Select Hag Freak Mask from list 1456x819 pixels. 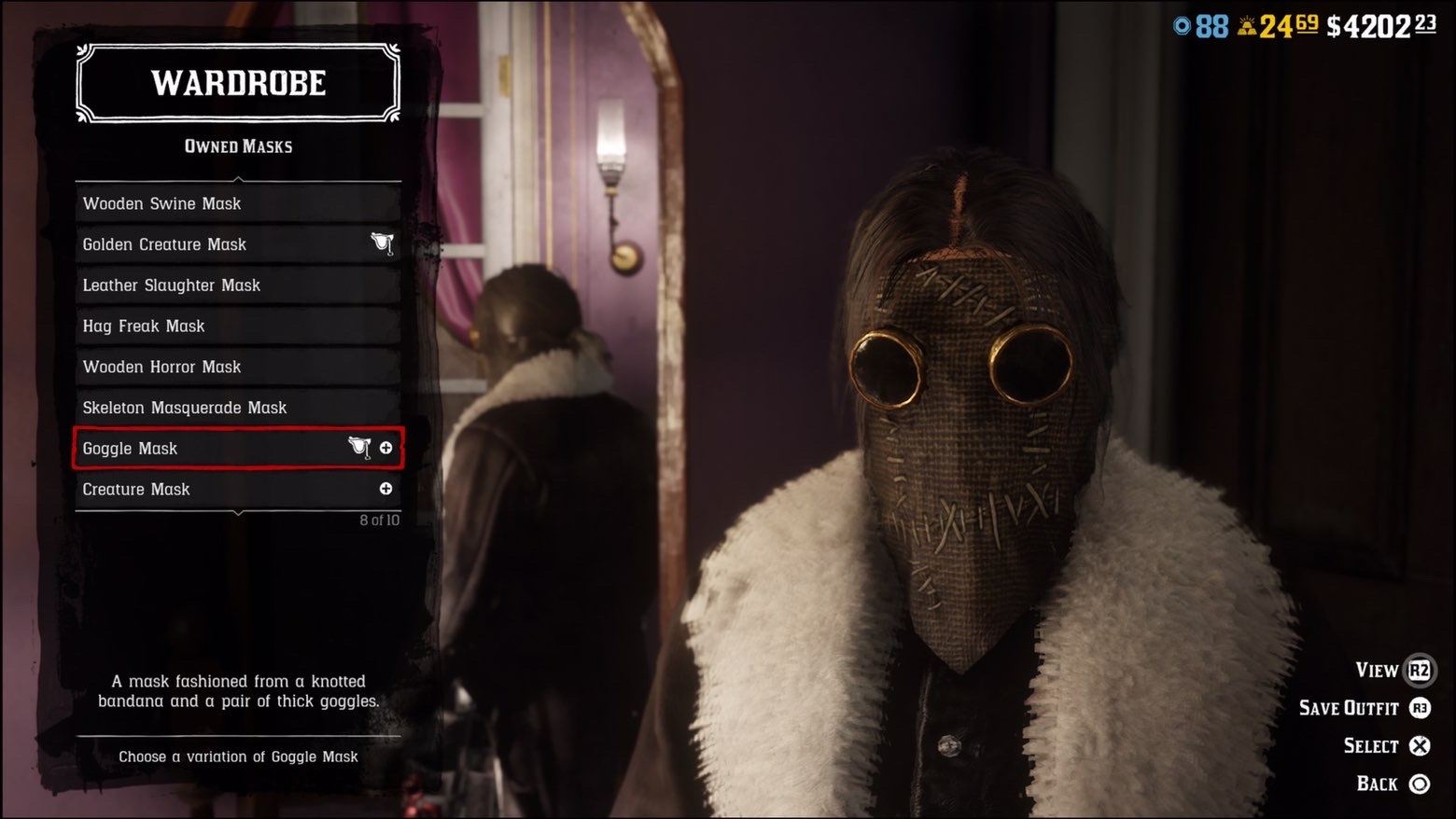click(x=237, y=326)
